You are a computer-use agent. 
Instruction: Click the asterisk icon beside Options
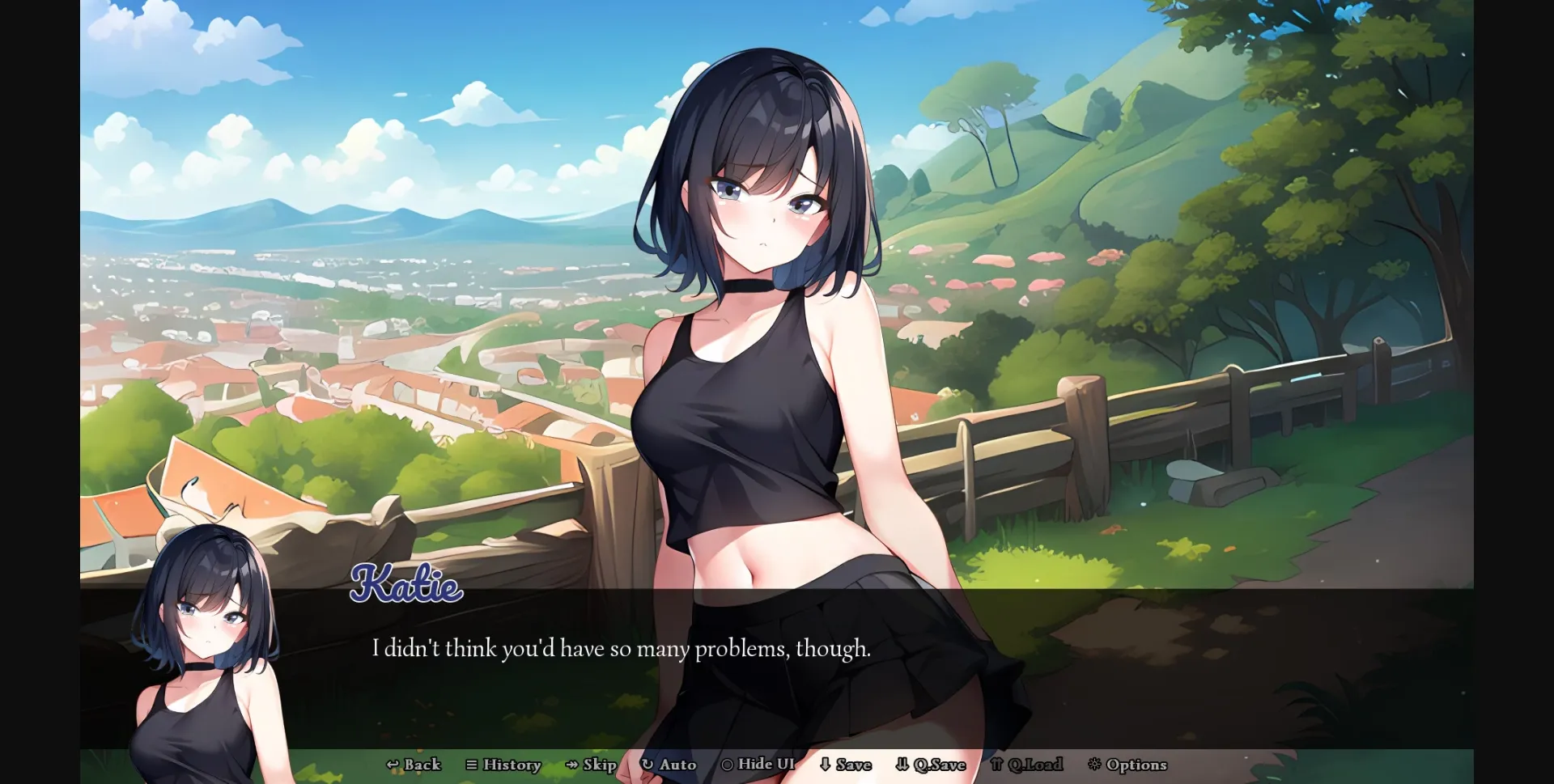tap(1094, 764)
